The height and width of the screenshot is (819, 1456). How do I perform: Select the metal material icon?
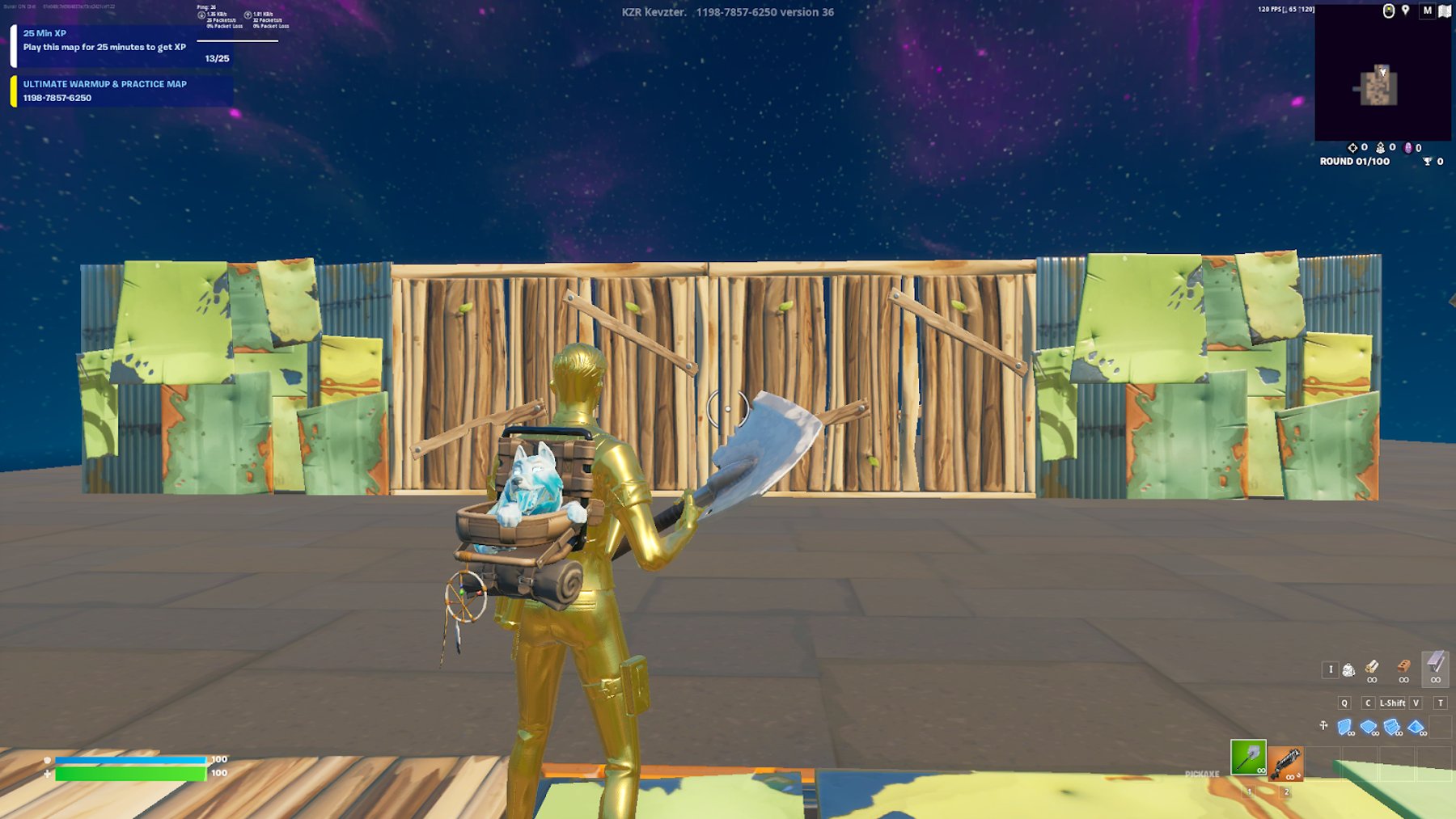(x=1434, y=669)
